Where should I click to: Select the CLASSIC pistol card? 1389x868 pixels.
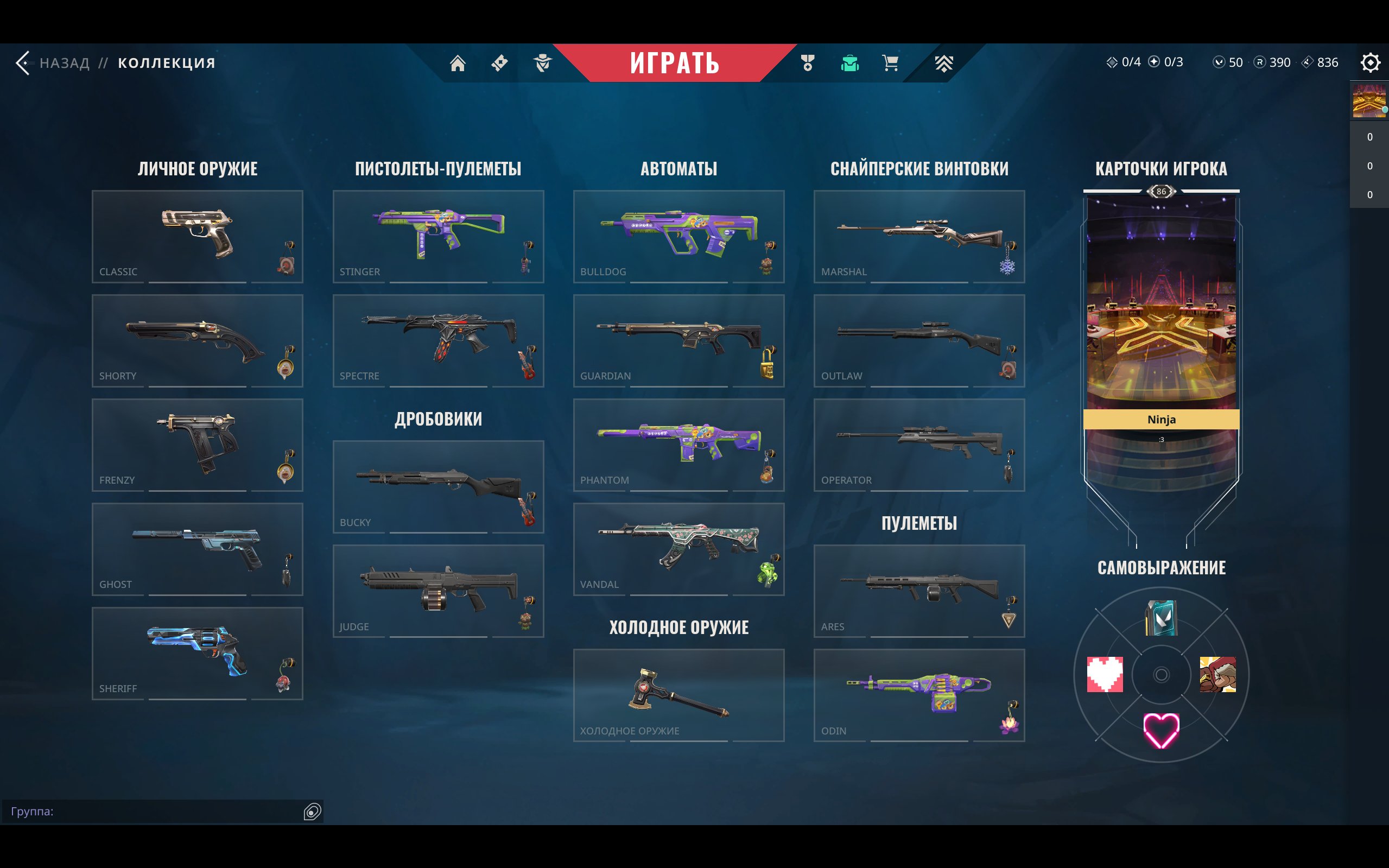point(198,237)
